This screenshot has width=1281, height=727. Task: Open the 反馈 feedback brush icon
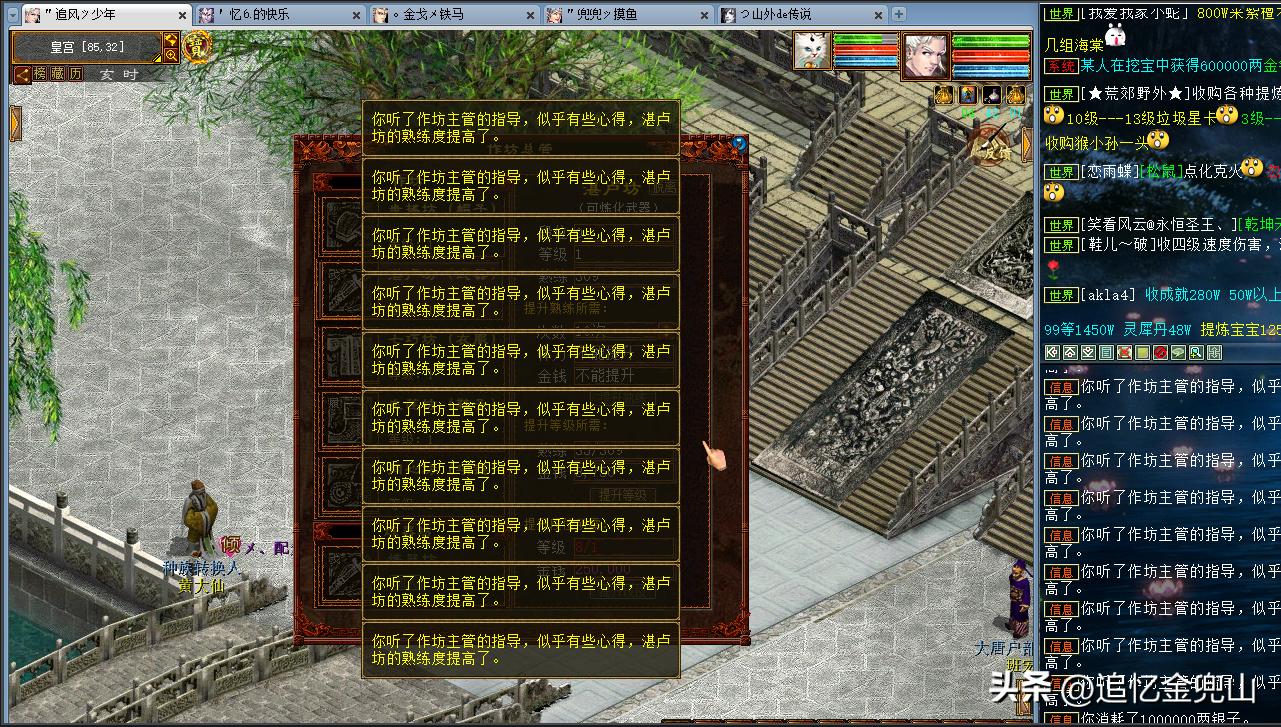(x=990, y=148)
